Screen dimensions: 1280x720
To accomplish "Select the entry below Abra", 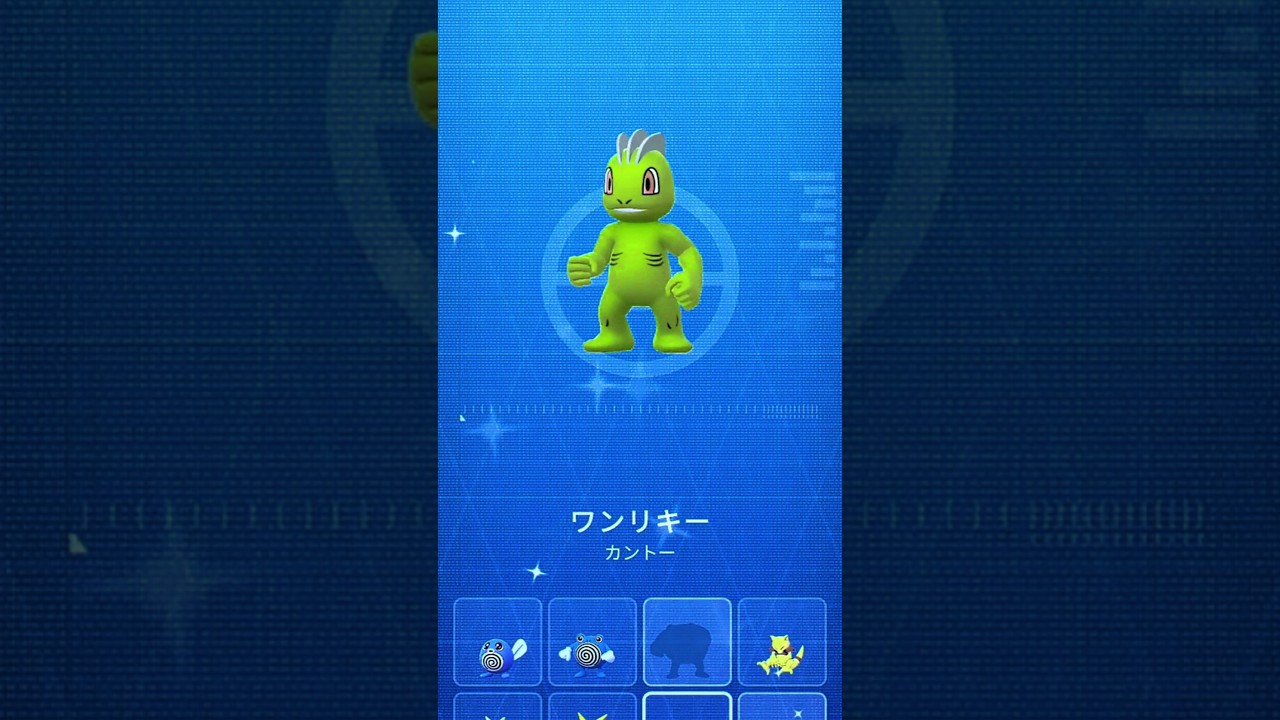I will point(781,712).
